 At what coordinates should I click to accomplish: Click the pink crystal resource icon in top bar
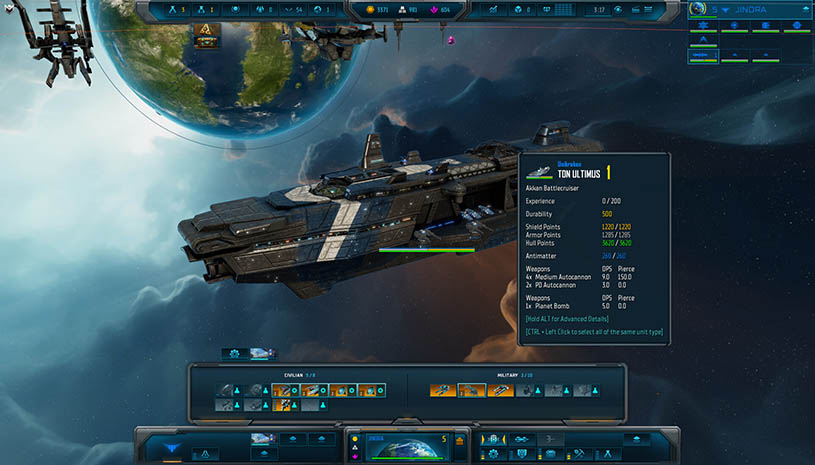pos(431,10)
